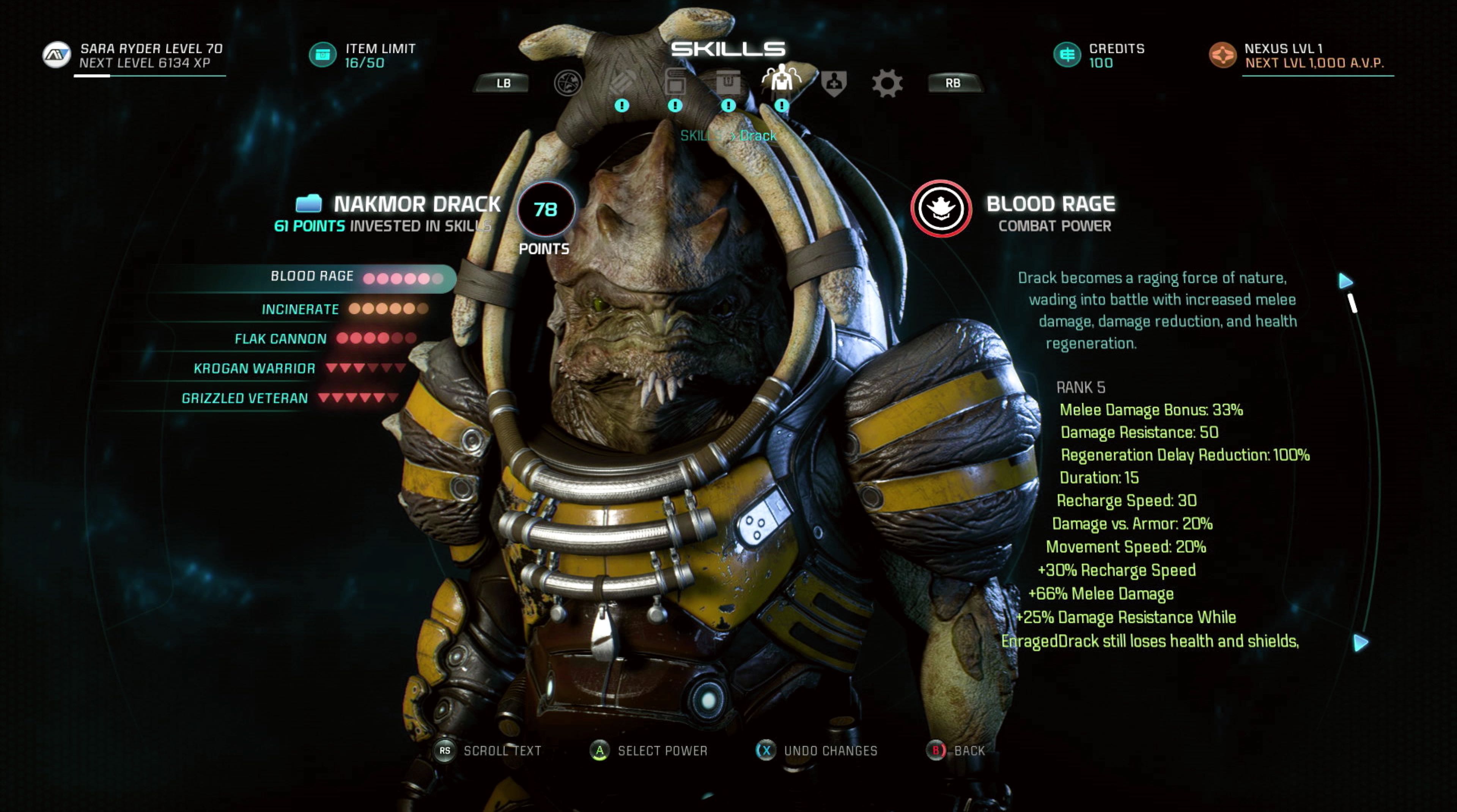Viewport: 1457px width, 812px height.
Task: Open the shield profile tab
Action: click(834, 84)
